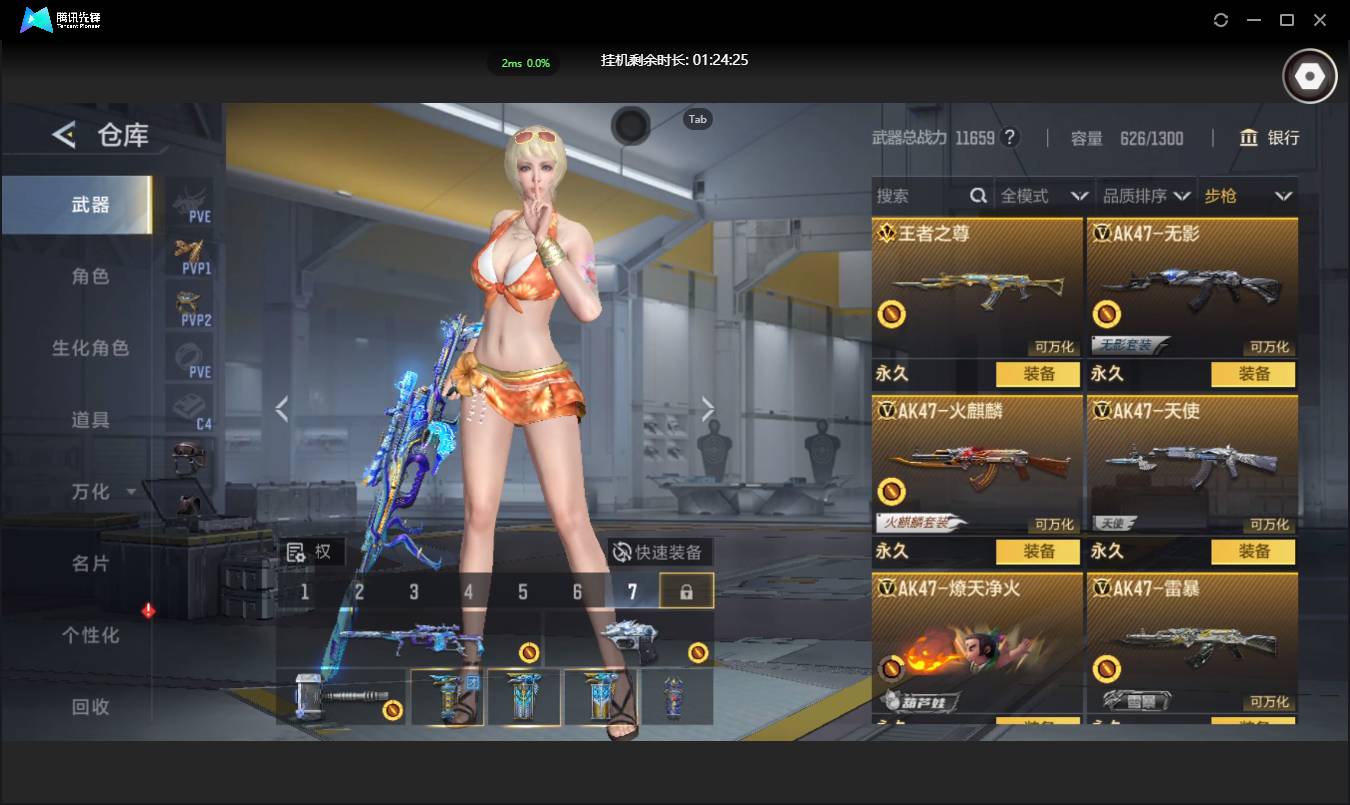
Task: Open the 回收 recycle tab
Action: (x=90, y=707)
